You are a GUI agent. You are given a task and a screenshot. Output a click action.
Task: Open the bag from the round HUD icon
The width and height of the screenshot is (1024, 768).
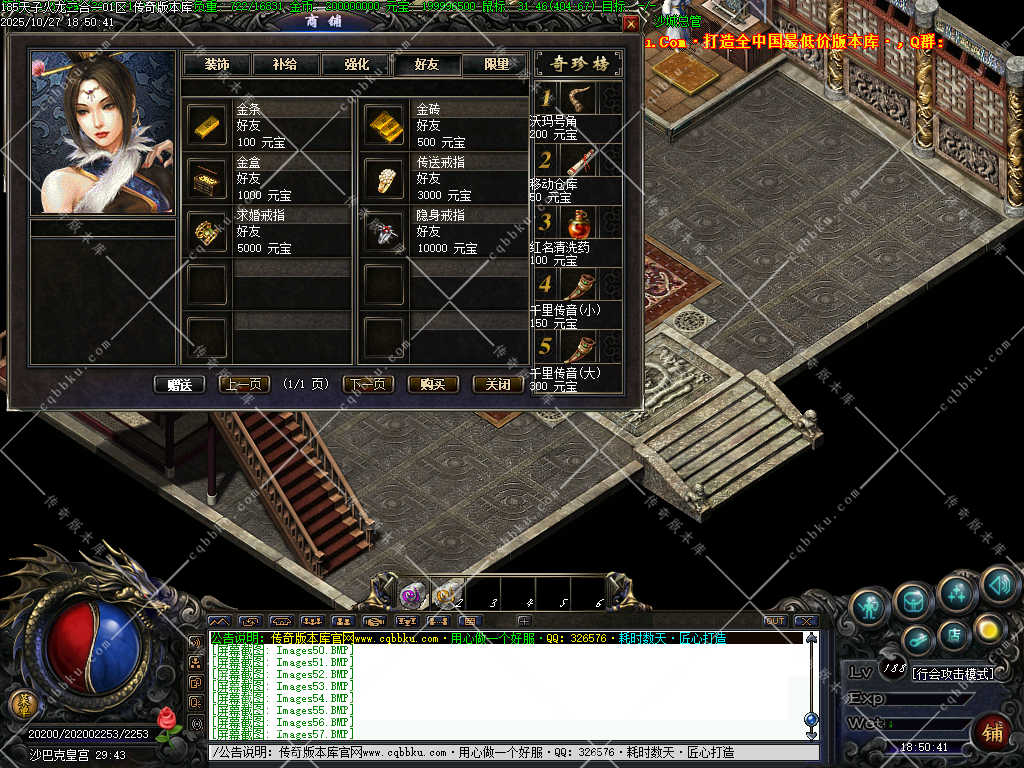[x=913, y=601]
